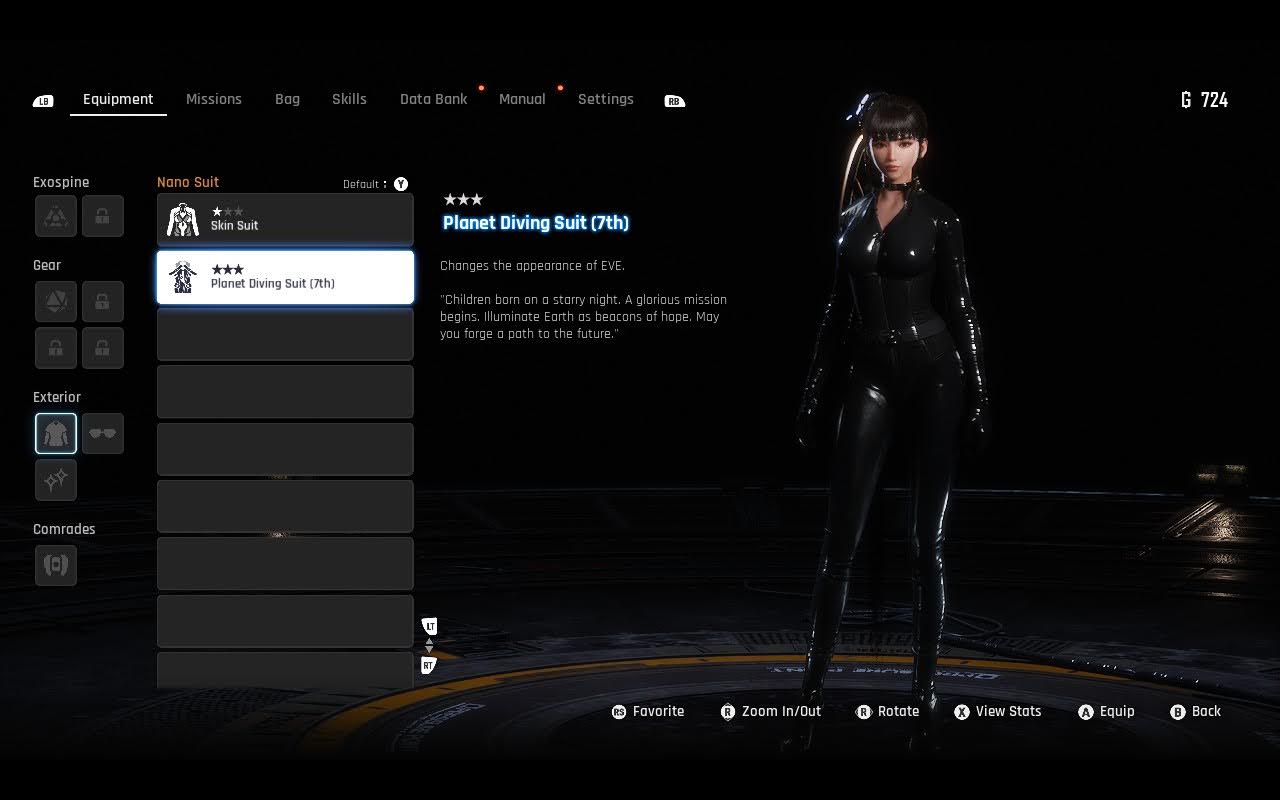The width and height of the screenshot is (1280, 800).
Task: Open the Data Bank tab
Action: click(x=433, y=99)
